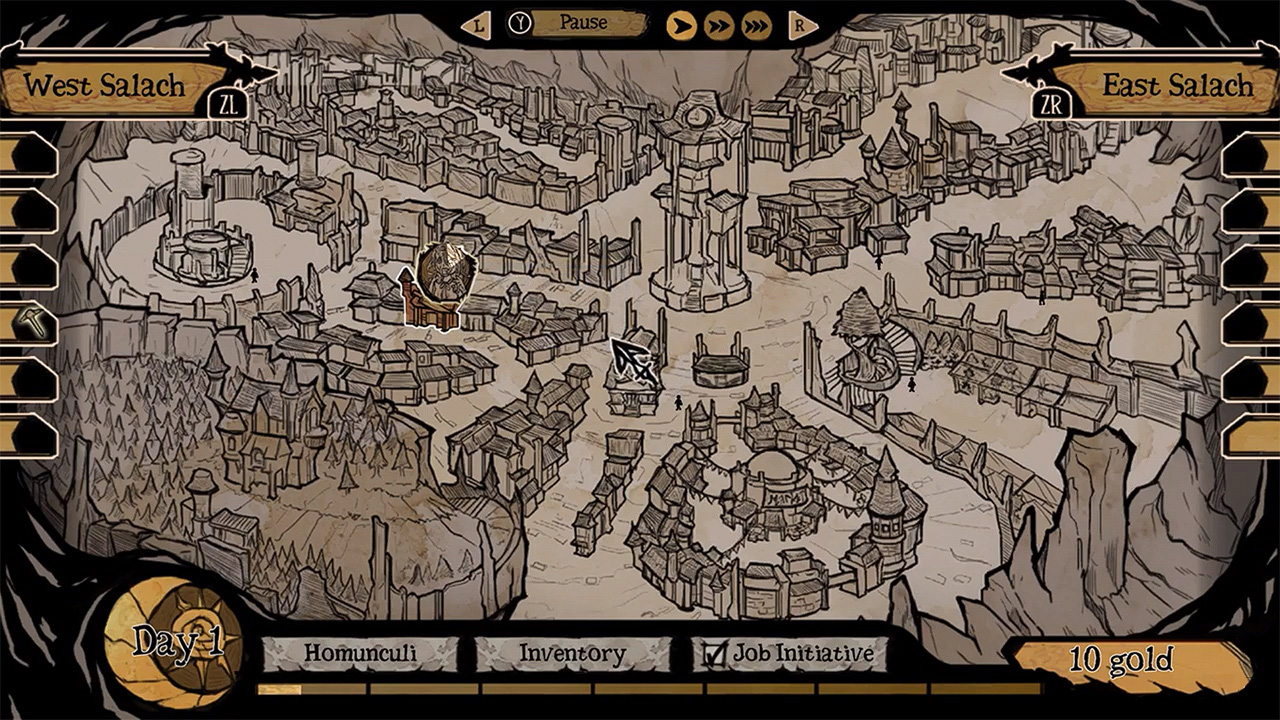Open the Inventory menu
Image resolution: width=1280 pixels, height=720 pixels.
(572, 652)
